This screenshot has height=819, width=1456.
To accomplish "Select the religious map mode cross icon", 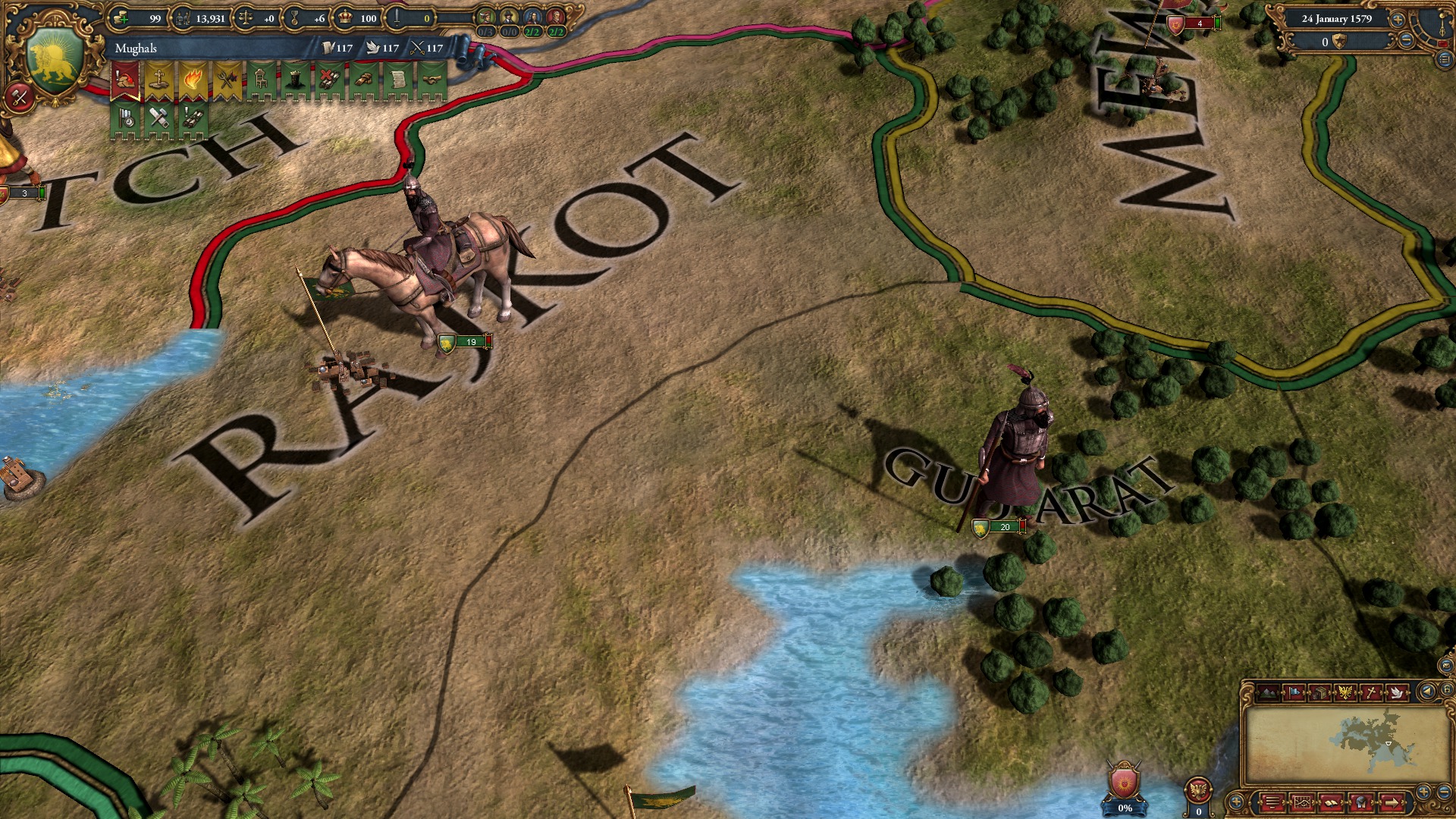I will click(x=1370, y=692).
